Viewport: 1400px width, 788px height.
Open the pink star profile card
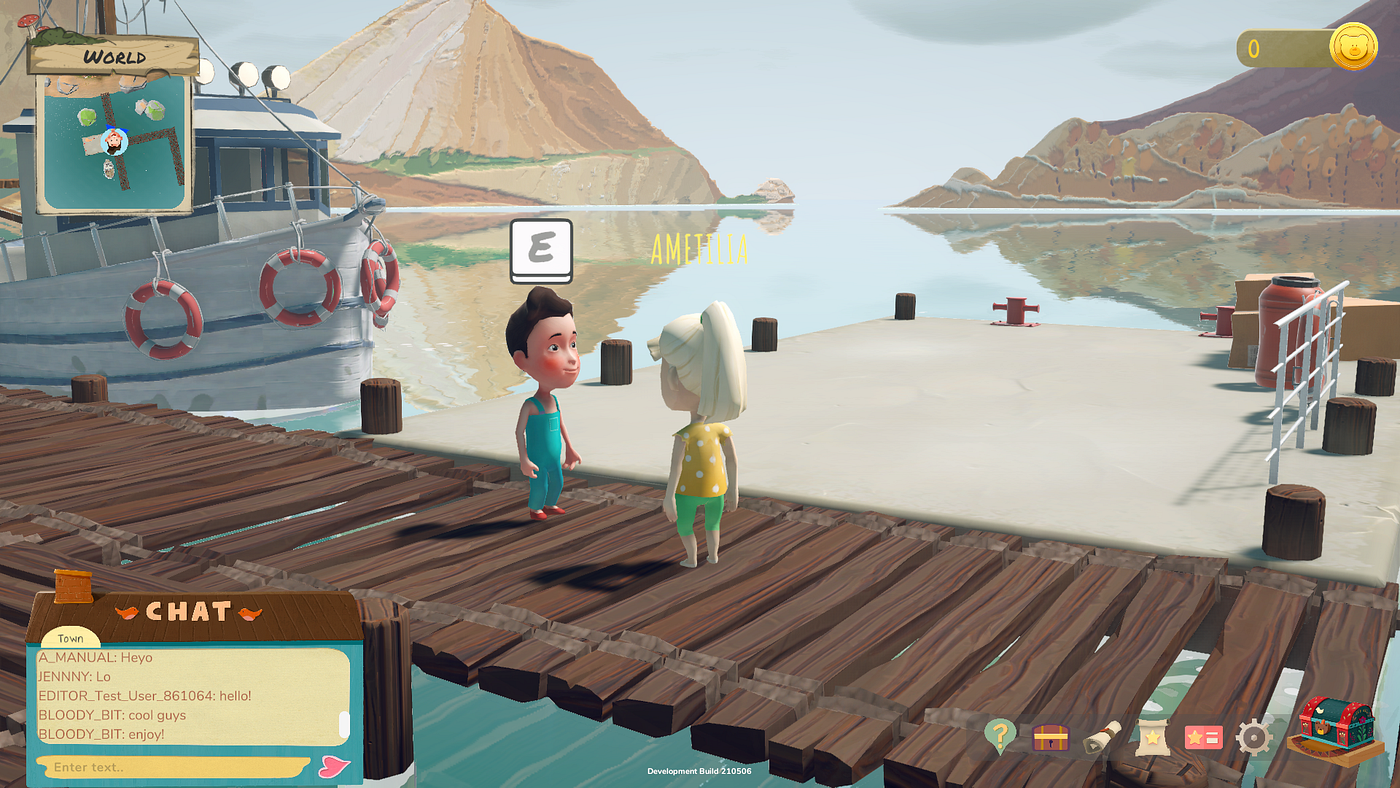[1203, 738]
